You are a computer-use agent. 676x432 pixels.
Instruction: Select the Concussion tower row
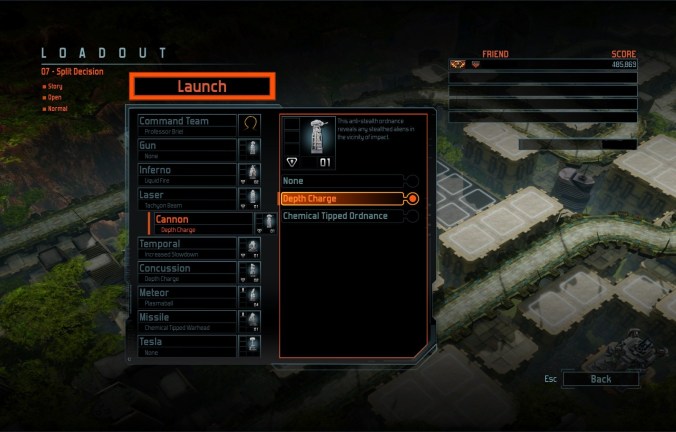coord(186,271)
